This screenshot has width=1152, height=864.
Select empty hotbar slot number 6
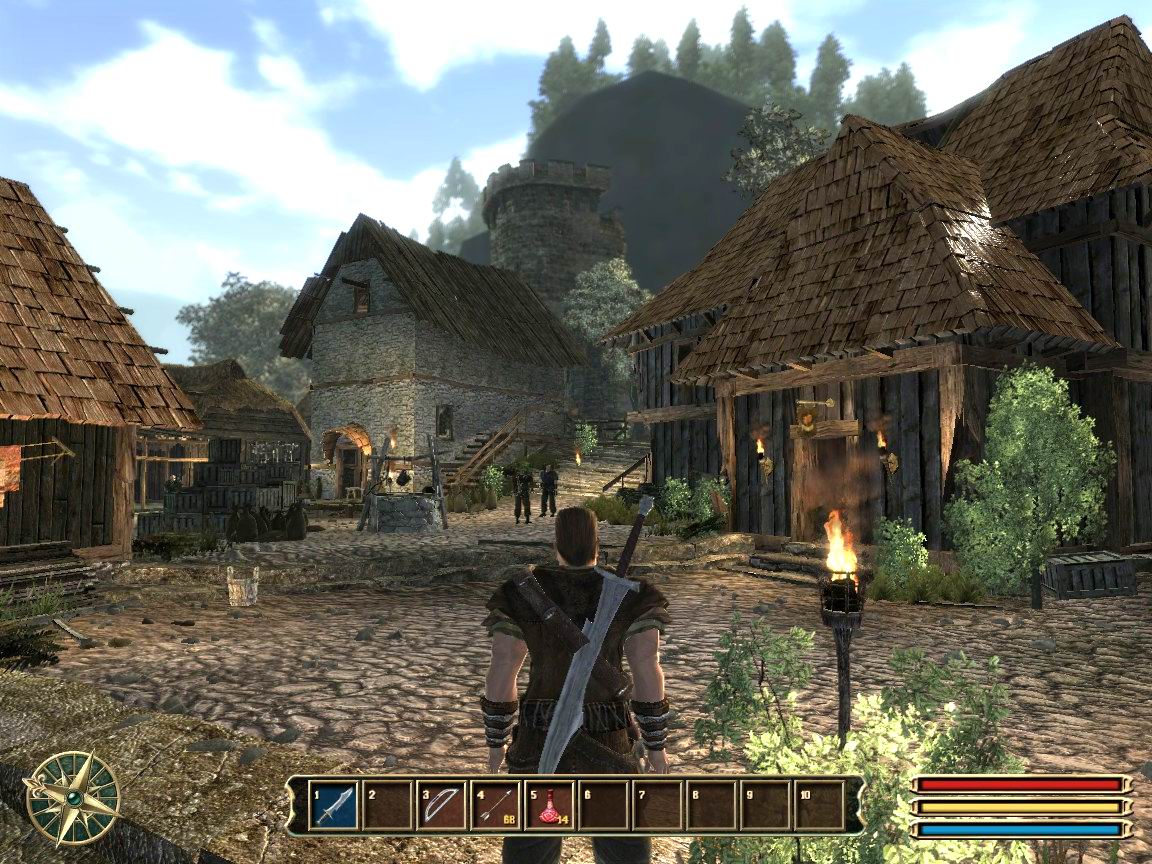point(603,805)
